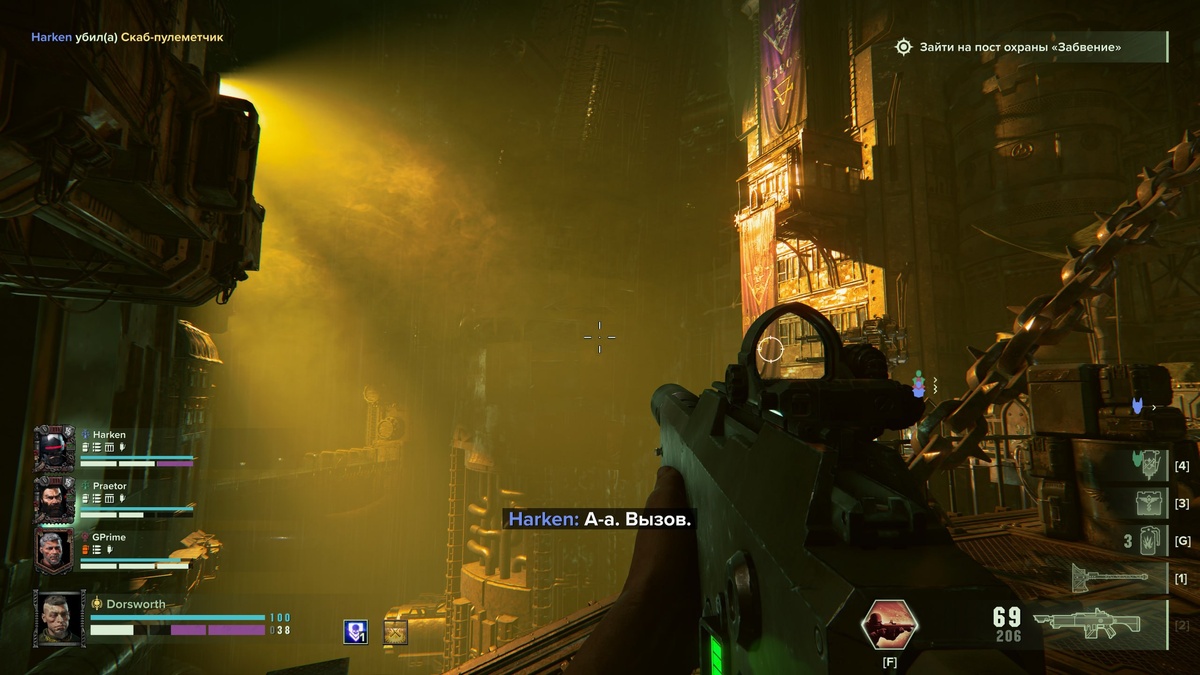Open Dorsworth's own player portrait
This screenshot has height=675, width=1200.
(x=60, y=617)
